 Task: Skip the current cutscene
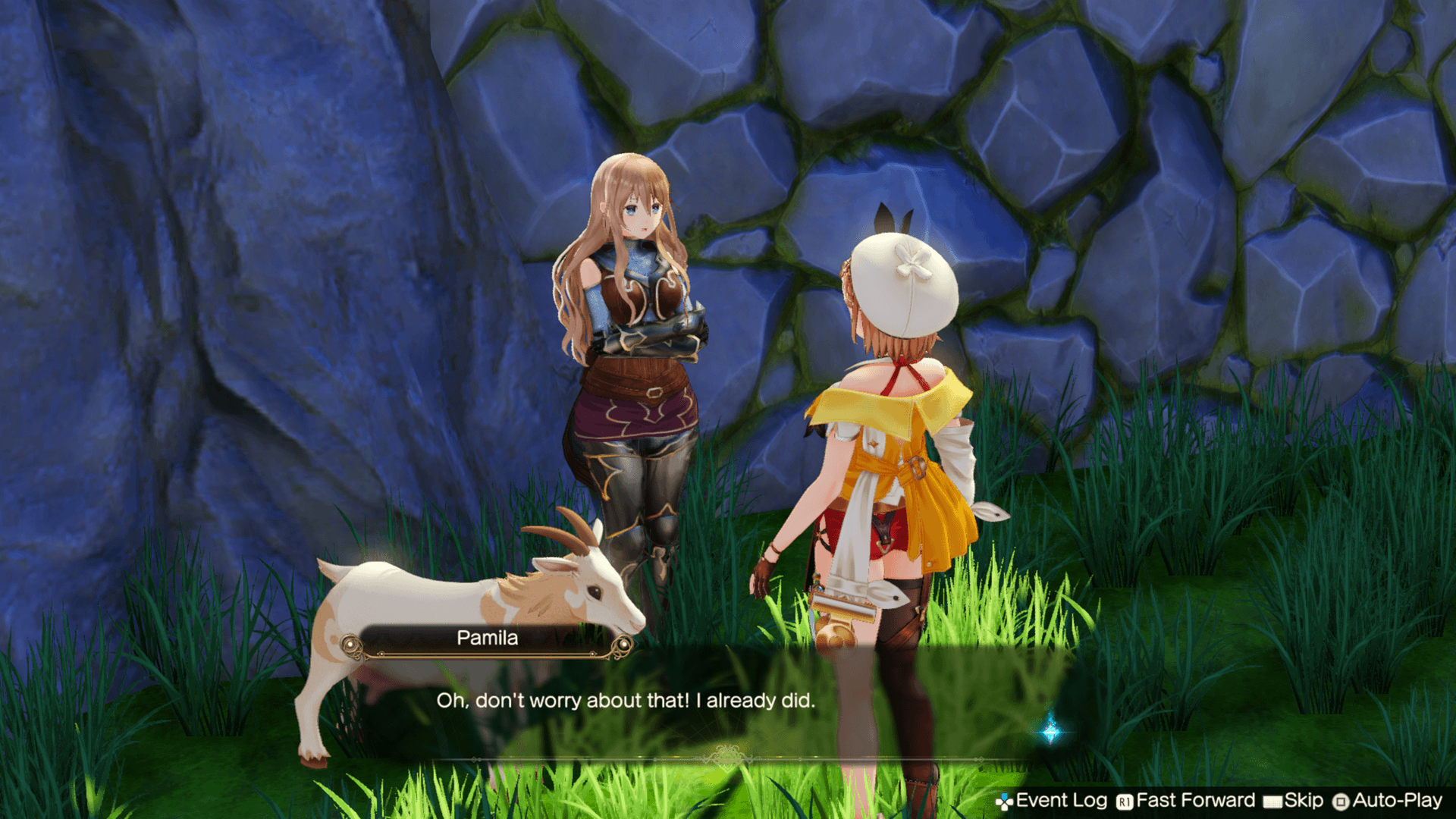pyautogui.click(x=1294, y=801)
